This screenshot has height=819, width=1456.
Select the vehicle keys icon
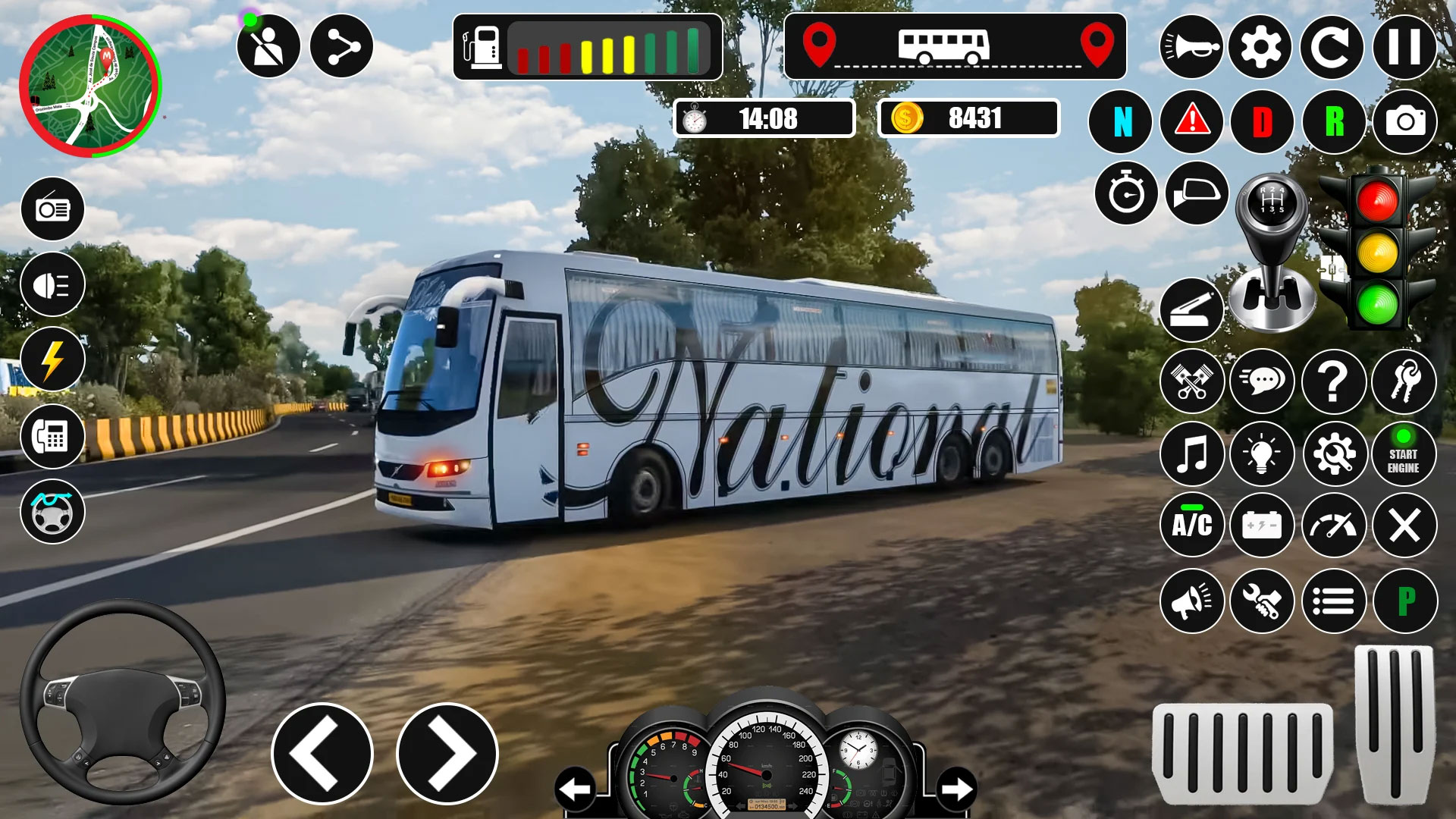click(1404, 383)
